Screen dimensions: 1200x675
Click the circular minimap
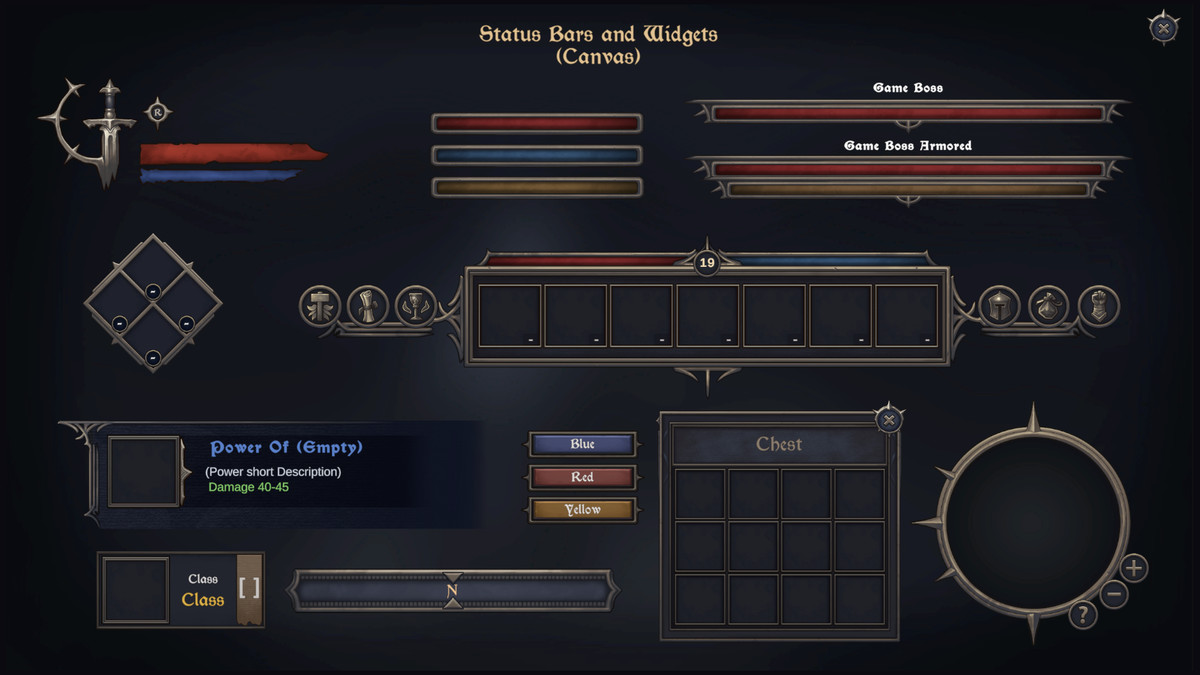(x=1030, y=520)
